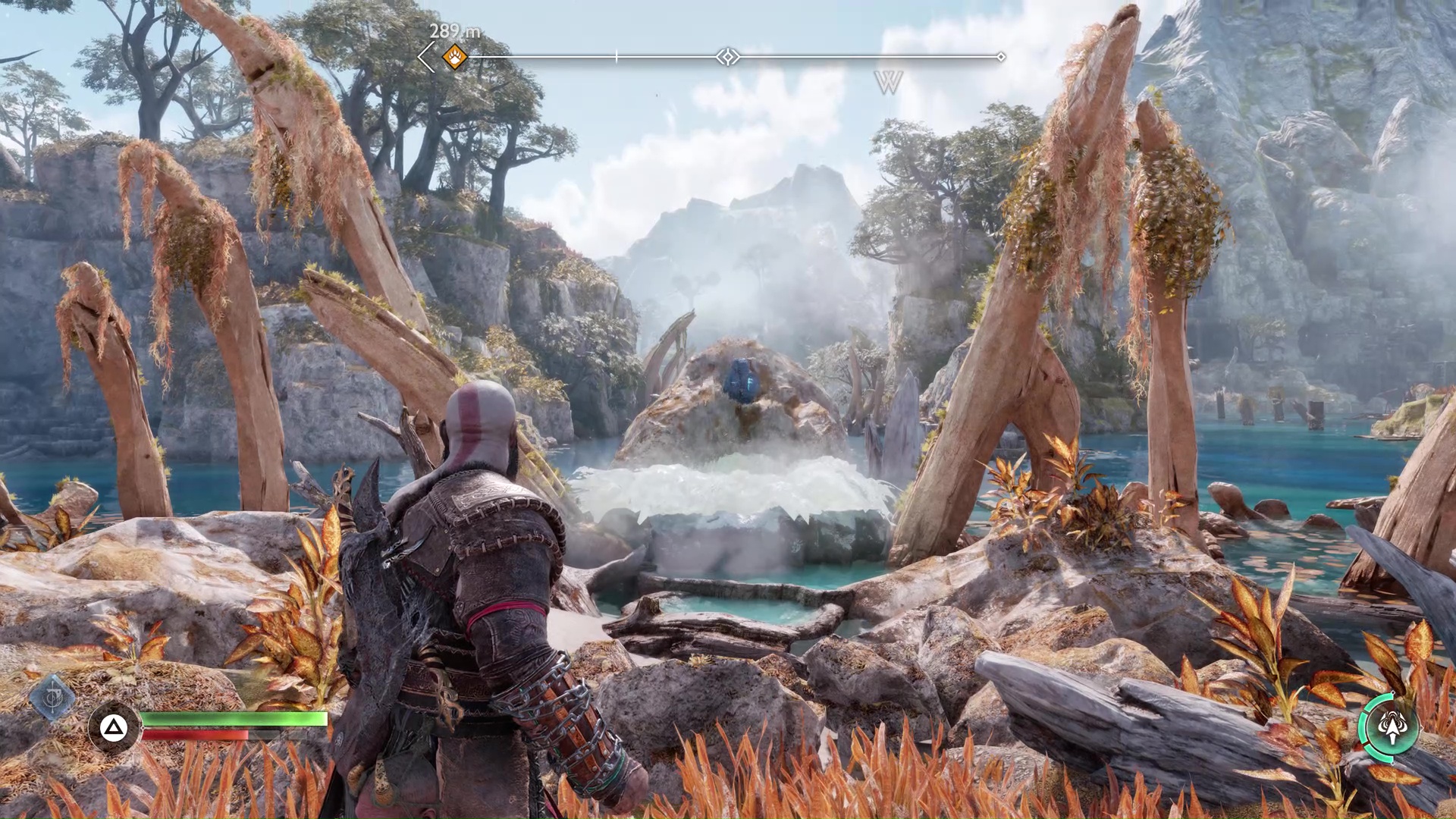Screen dimensions: 1456x819
Task: Expand the left chevron on the compass bar
Action: (x=426, y=55)
